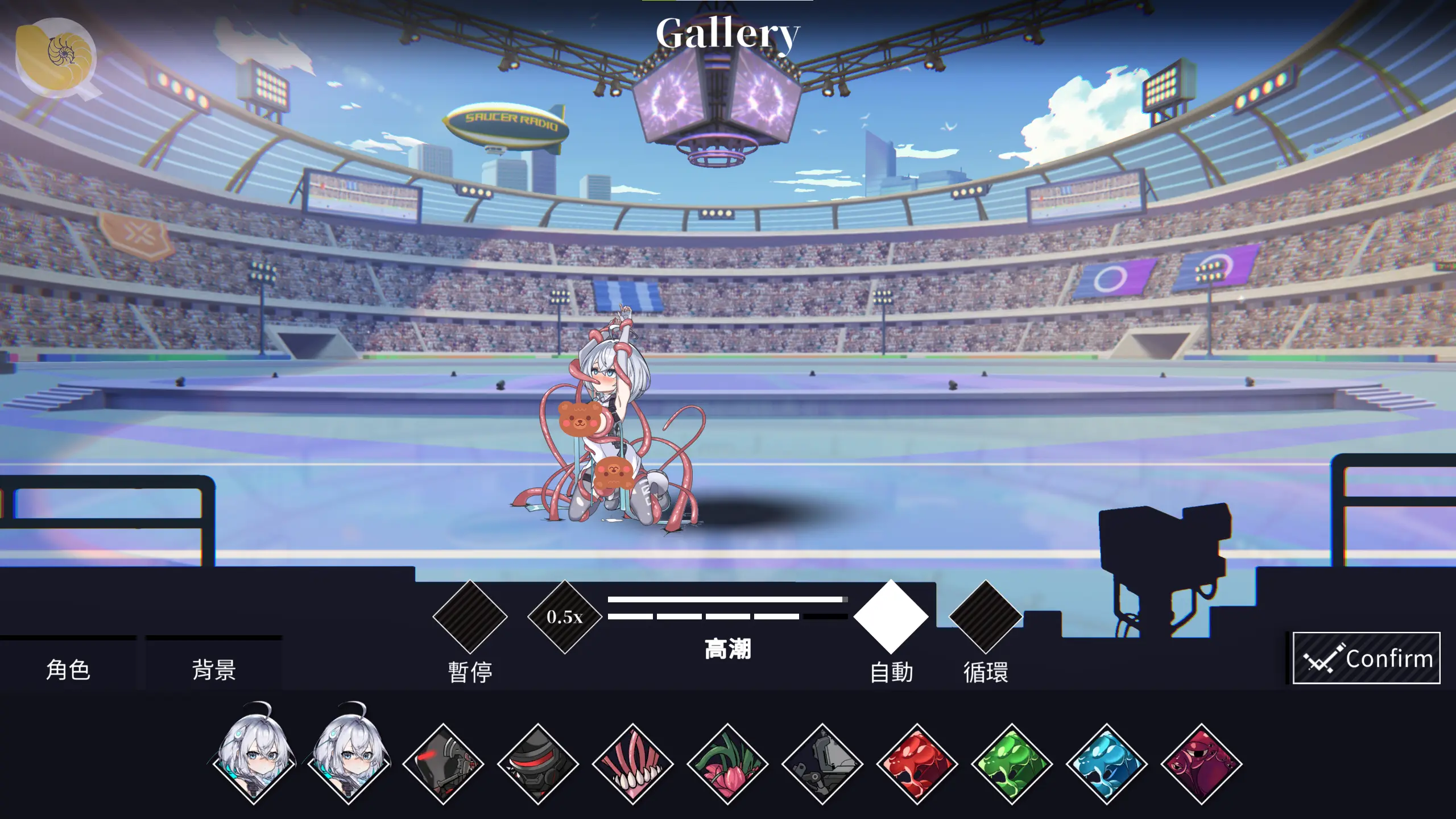The height and width of the screenshot is (819, 1456).
Task: Pick the red slime thumbnail
Action: click(917, 764)
